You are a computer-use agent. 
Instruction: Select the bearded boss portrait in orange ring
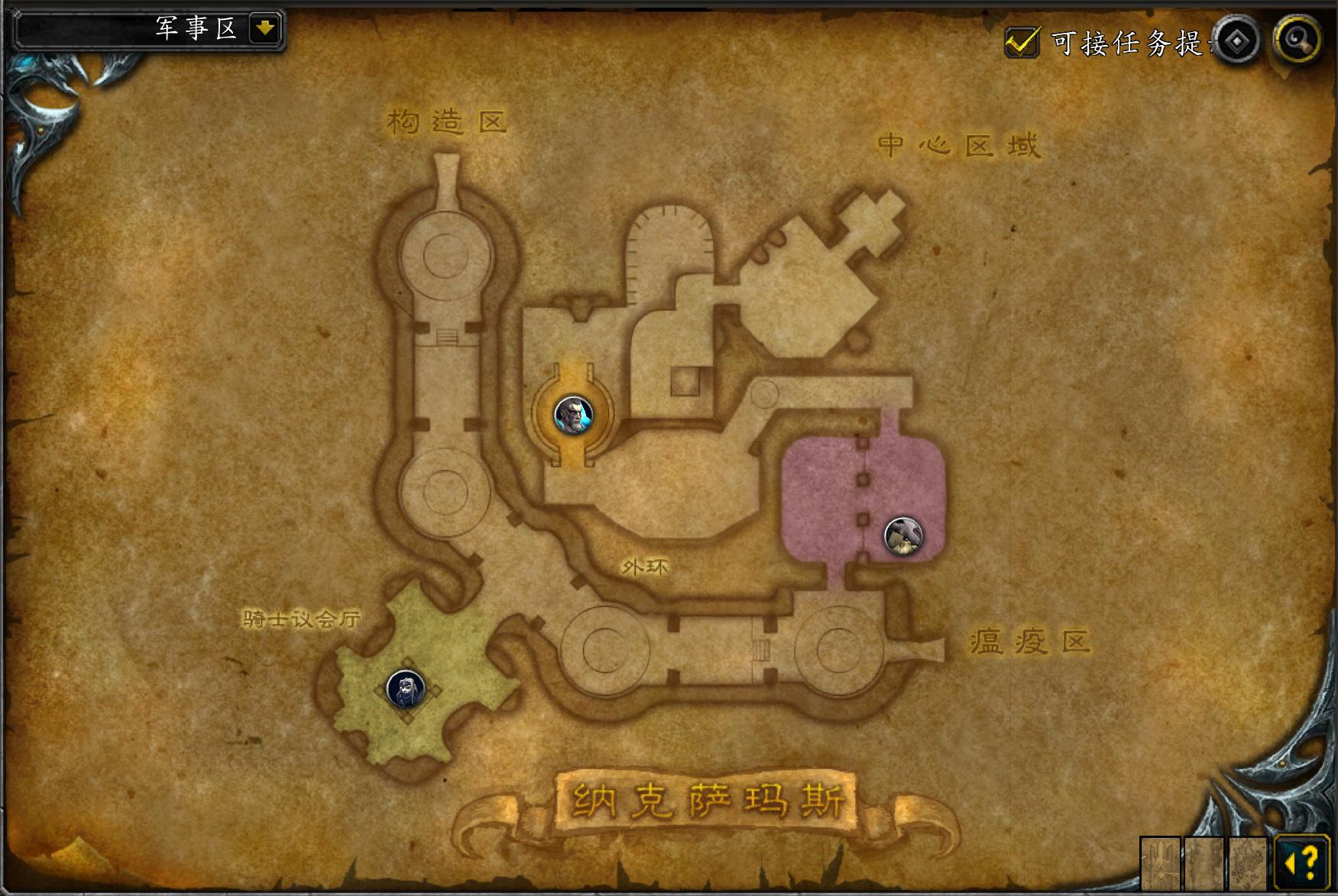point(573,415)
